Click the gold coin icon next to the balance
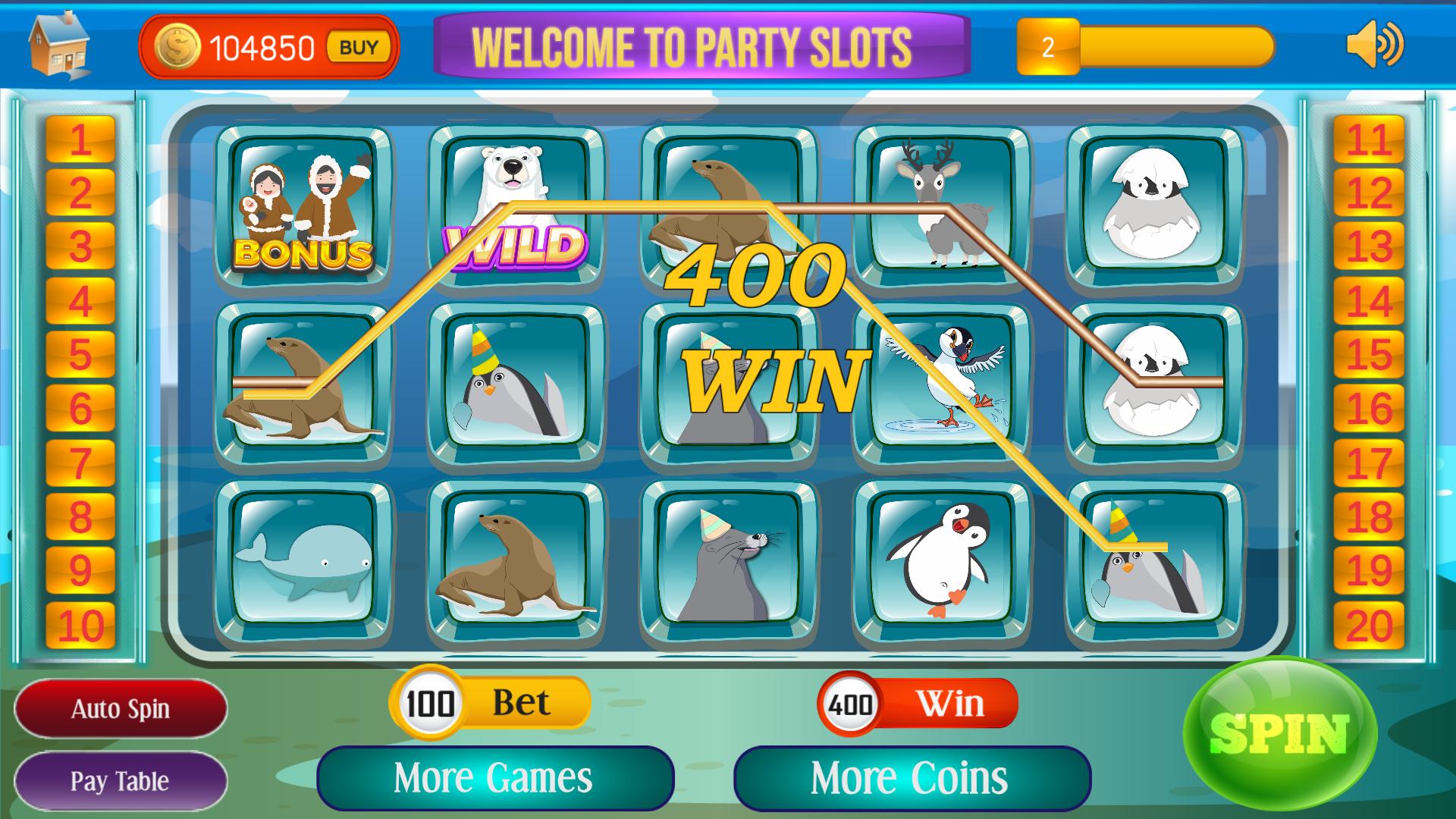 coord(176,47)
